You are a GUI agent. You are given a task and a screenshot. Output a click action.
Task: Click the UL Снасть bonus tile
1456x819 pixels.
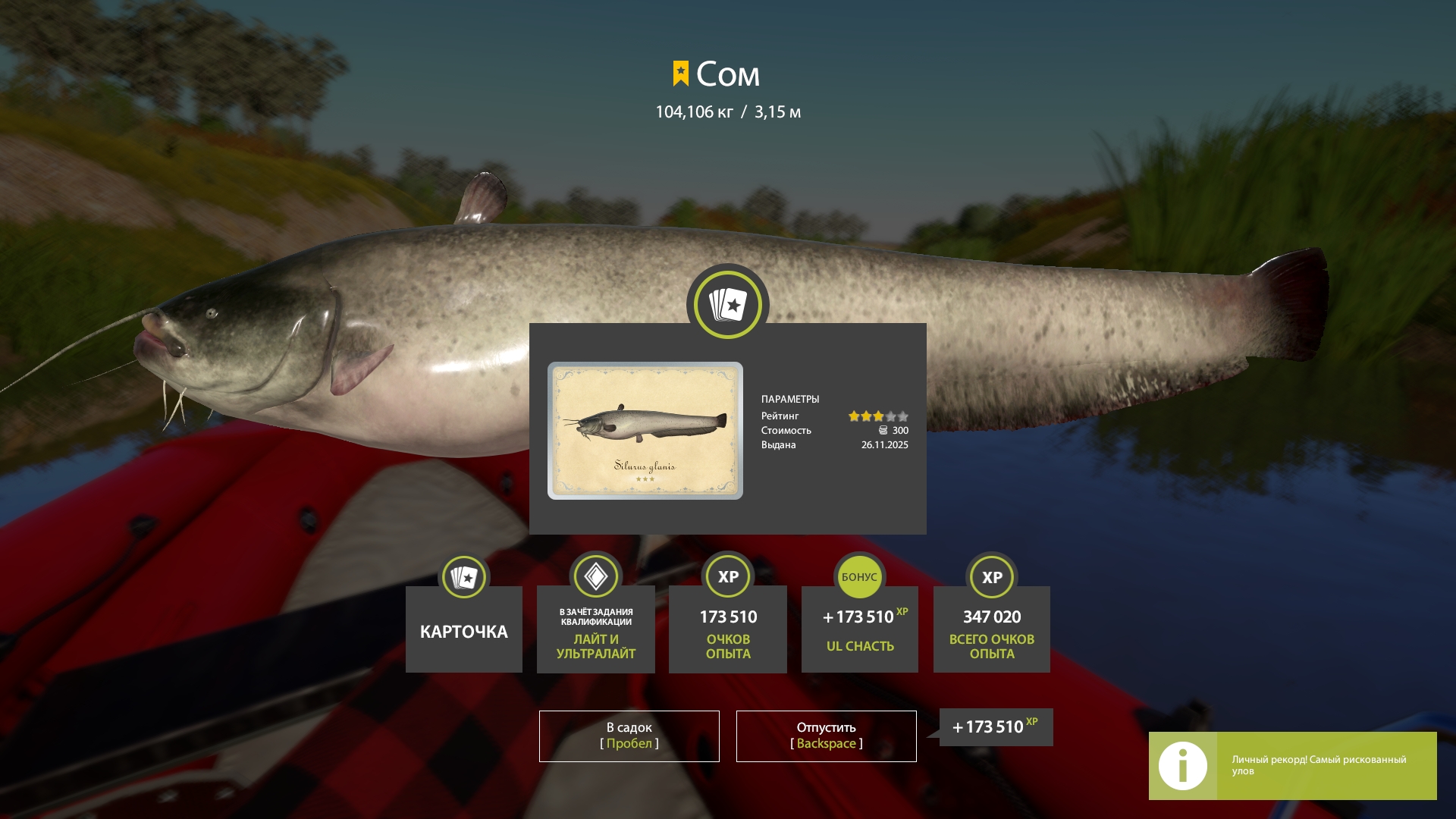859,629
